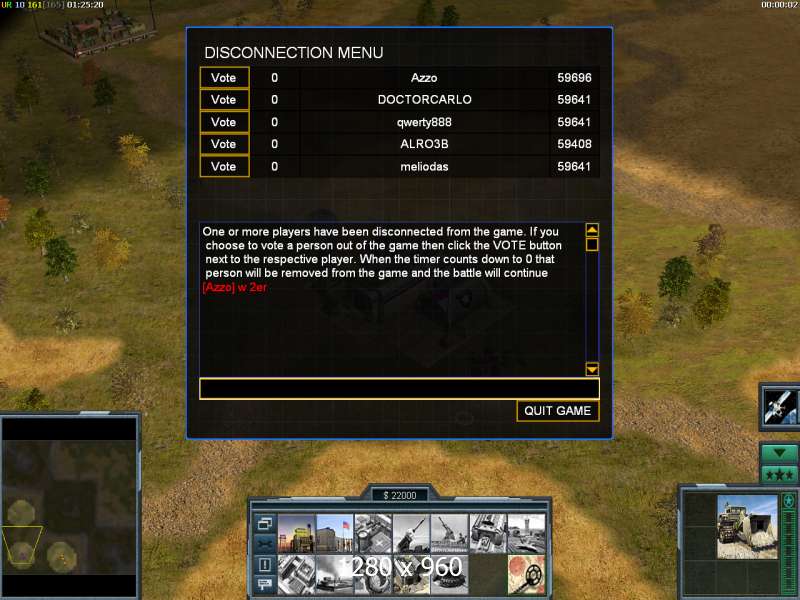Choose the mine-clearing detector command icon

526,573
